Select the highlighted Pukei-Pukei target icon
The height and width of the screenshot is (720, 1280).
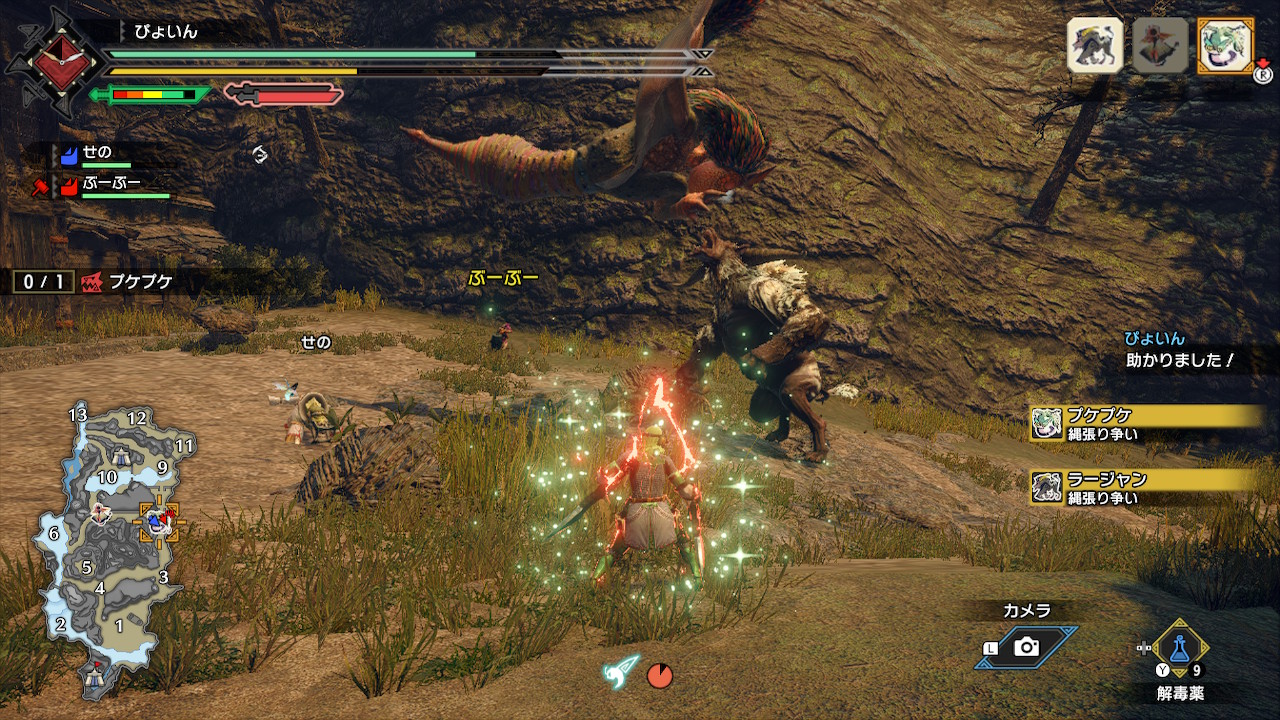pos(1225,45)
